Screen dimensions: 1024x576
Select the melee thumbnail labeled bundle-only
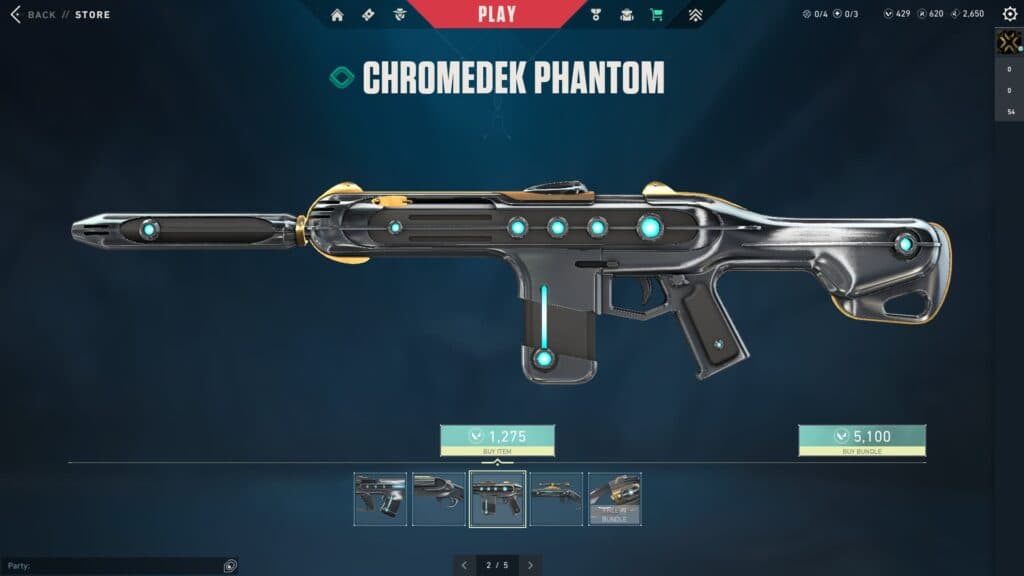[615, 498]
